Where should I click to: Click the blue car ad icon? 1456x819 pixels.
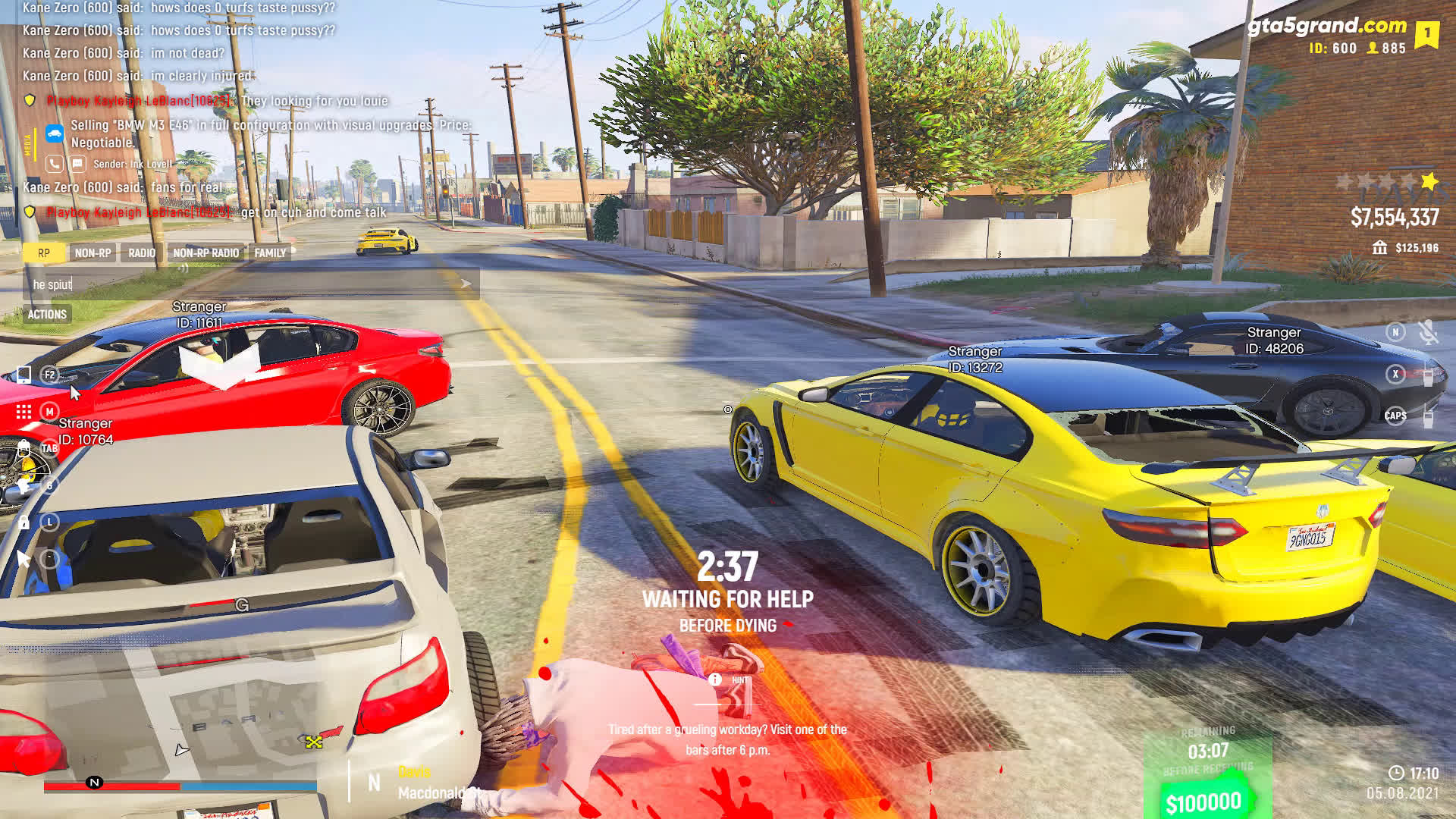point(55,134)
